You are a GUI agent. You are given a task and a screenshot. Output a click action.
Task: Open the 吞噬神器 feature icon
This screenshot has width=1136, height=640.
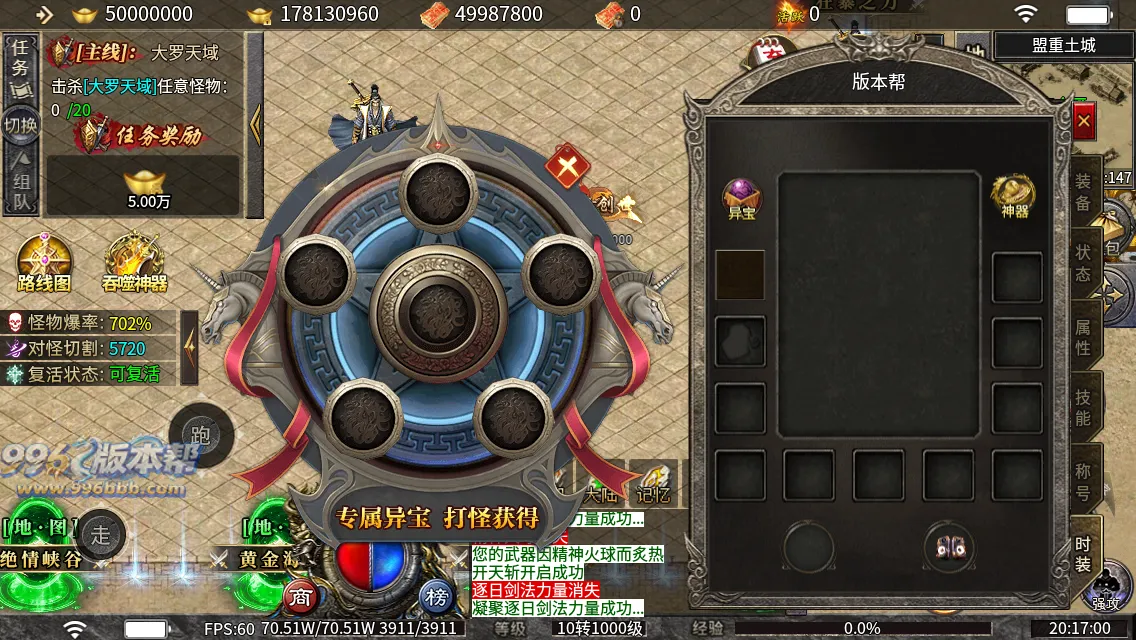point(135,262)
